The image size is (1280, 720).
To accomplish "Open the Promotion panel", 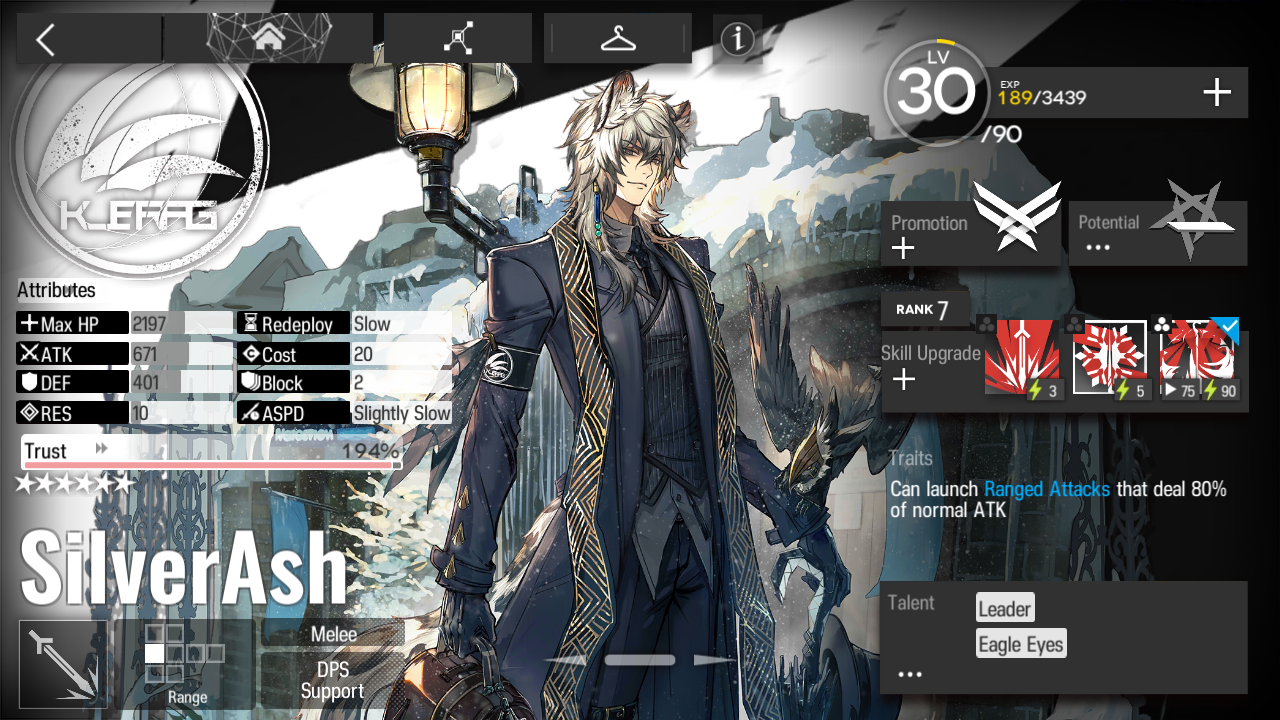I will [970, 234].
